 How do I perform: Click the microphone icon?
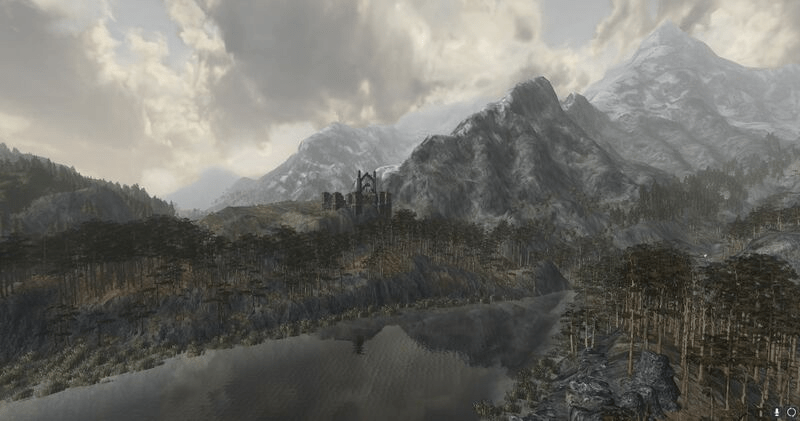coord(777,411)
